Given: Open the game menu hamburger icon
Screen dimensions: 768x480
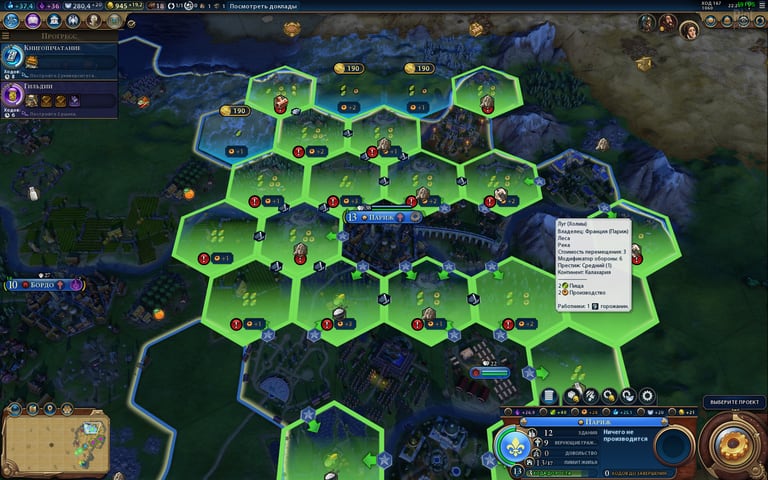Looking at the screenshot, I should click(760, 6).
